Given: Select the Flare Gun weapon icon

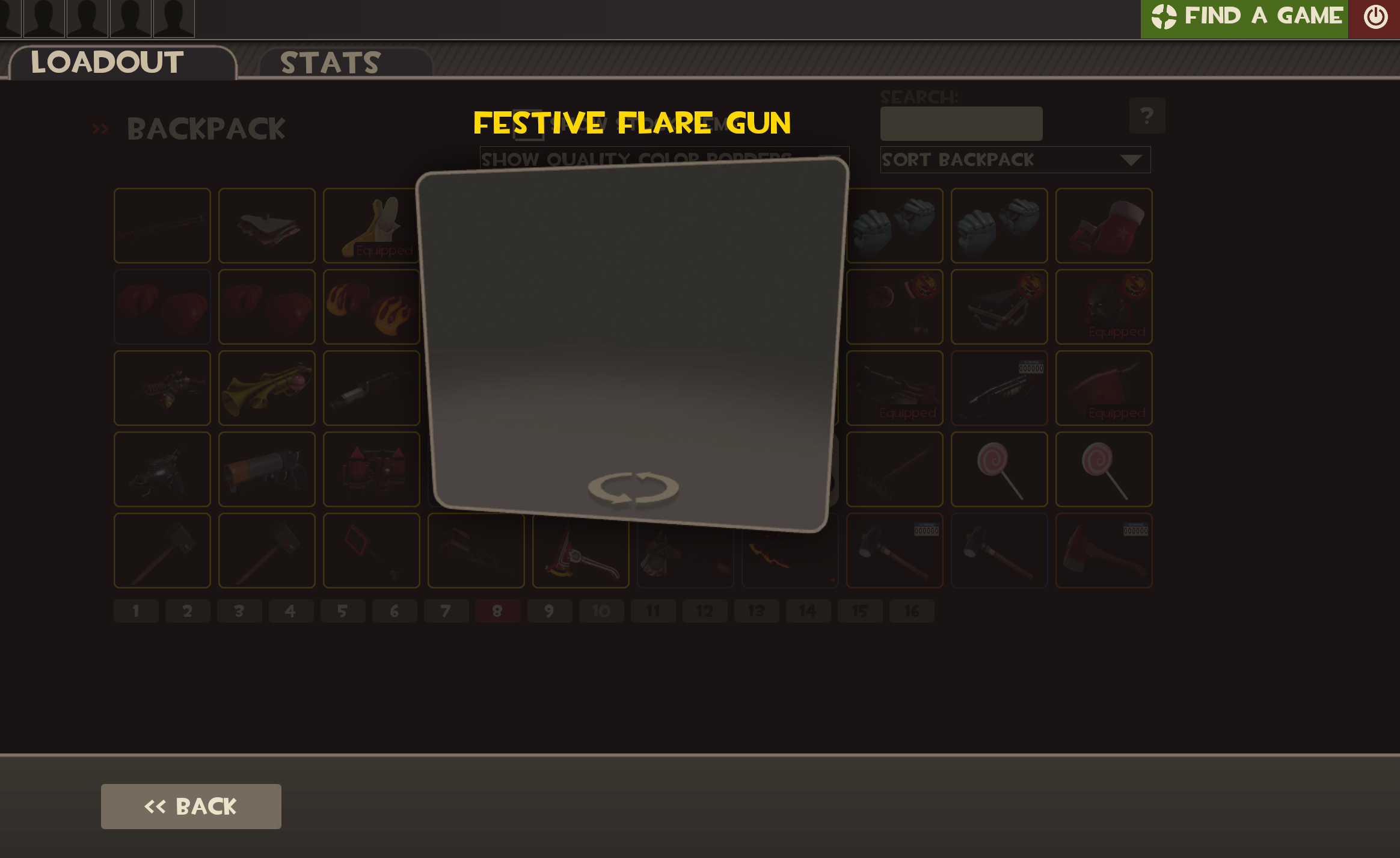Looking at the screenshot, I should 266,469.
